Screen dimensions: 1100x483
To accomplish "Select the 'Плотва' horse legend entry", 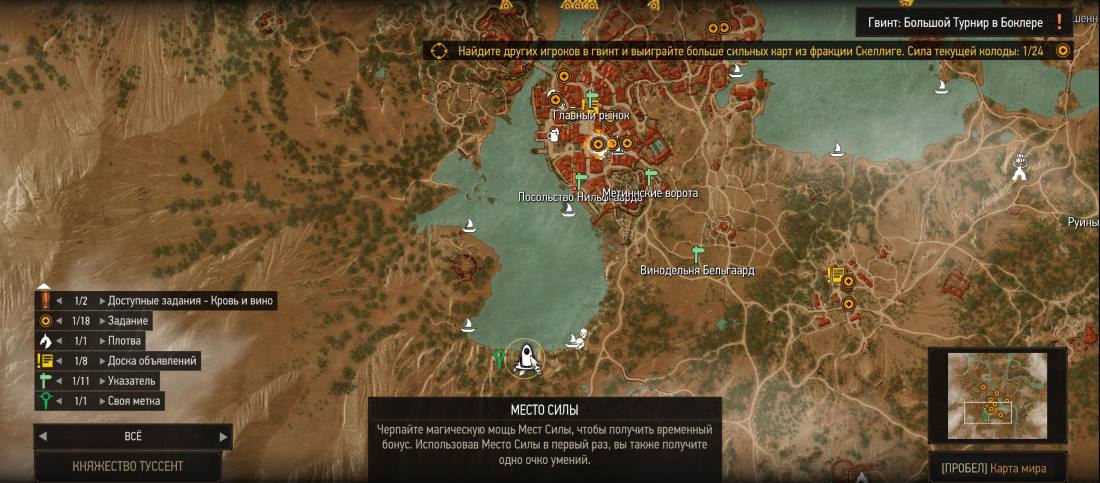I will (126, 341).
